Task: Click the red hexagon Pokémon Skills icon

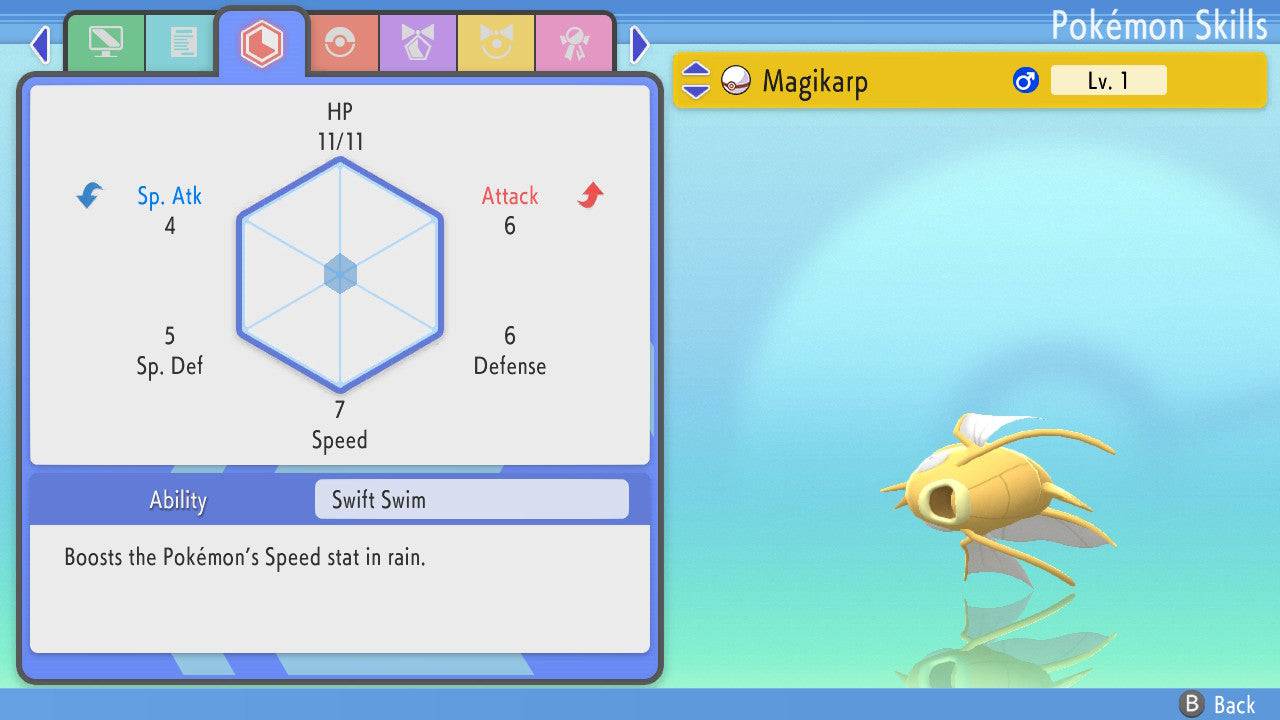Action: [x=263, y=42]
